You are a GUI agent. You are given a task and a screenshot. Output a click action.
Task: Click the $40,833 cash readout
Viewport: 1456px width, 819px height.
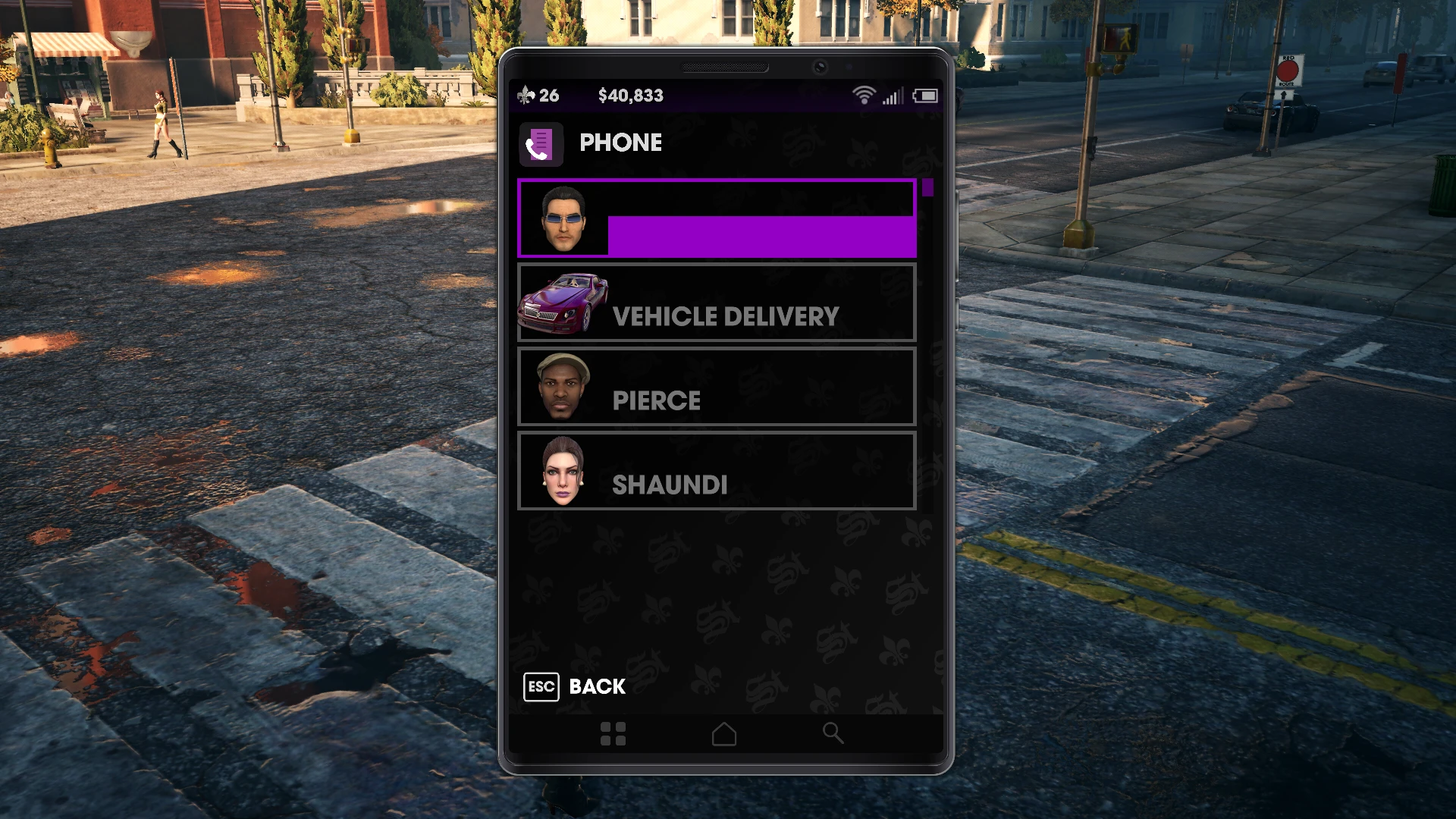pyautogui.click(x=630, y=96)
